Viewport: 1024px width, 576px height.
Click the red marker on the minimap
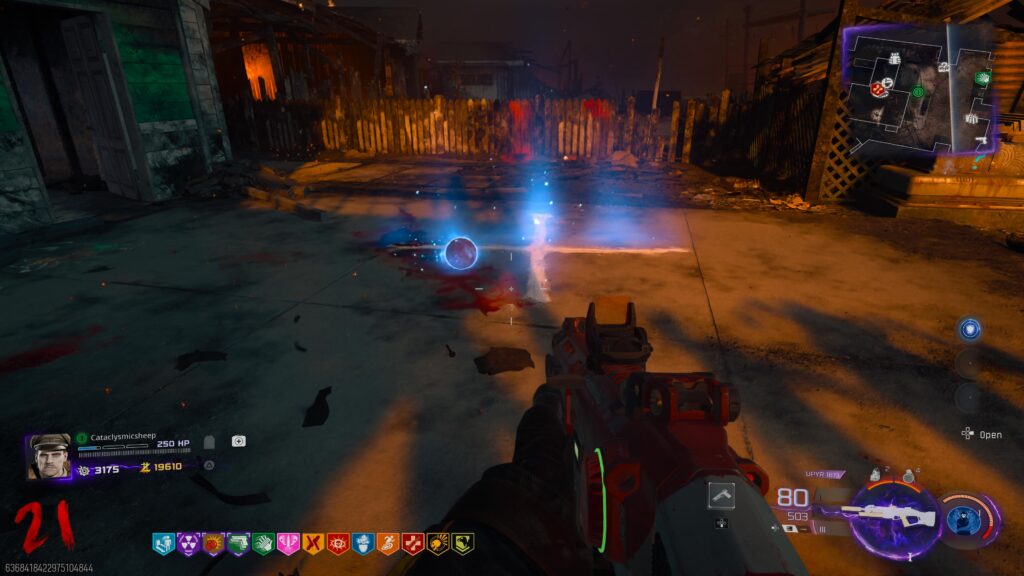point(878,89)
